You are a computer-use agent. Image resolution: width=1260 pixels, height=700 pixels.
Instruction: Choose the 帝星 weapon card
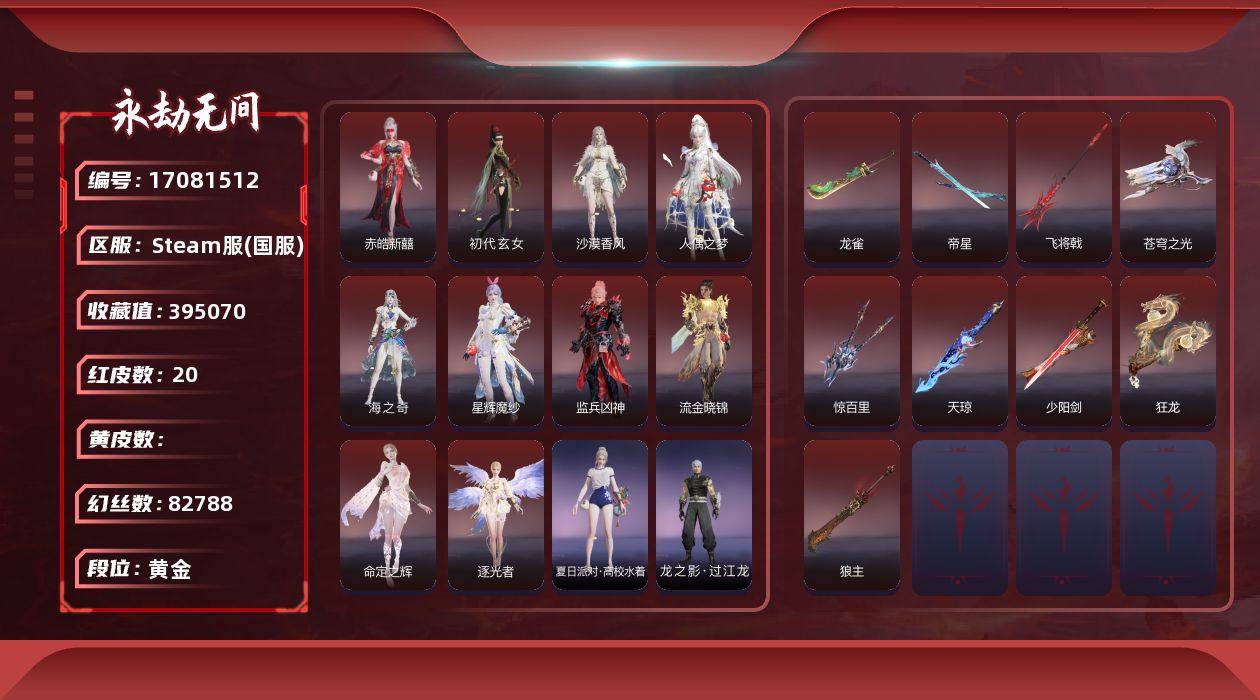tap(960, 186)
